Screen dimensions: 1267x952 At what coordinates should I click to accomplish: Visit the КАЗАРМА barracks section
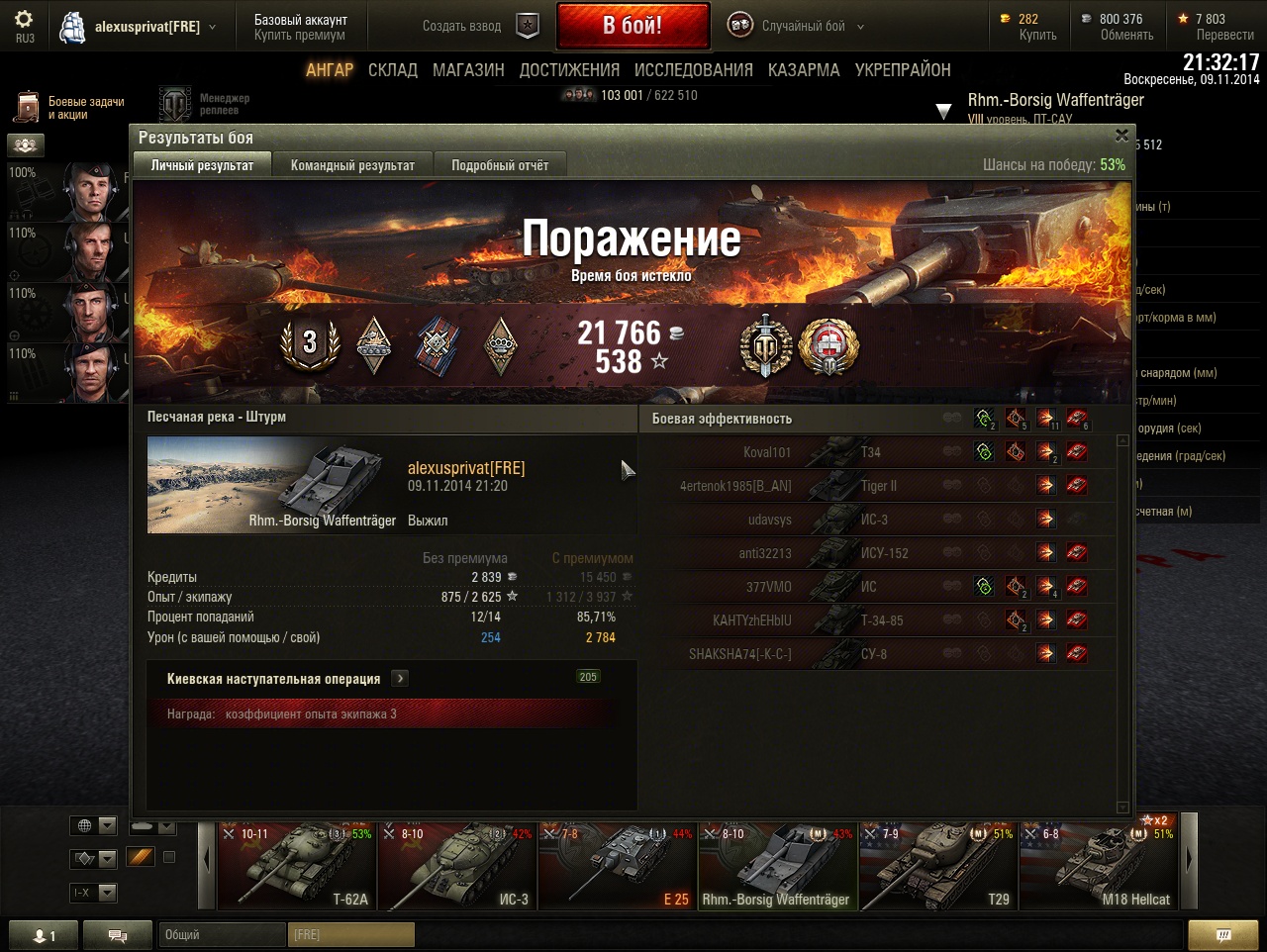pos(804,70)
